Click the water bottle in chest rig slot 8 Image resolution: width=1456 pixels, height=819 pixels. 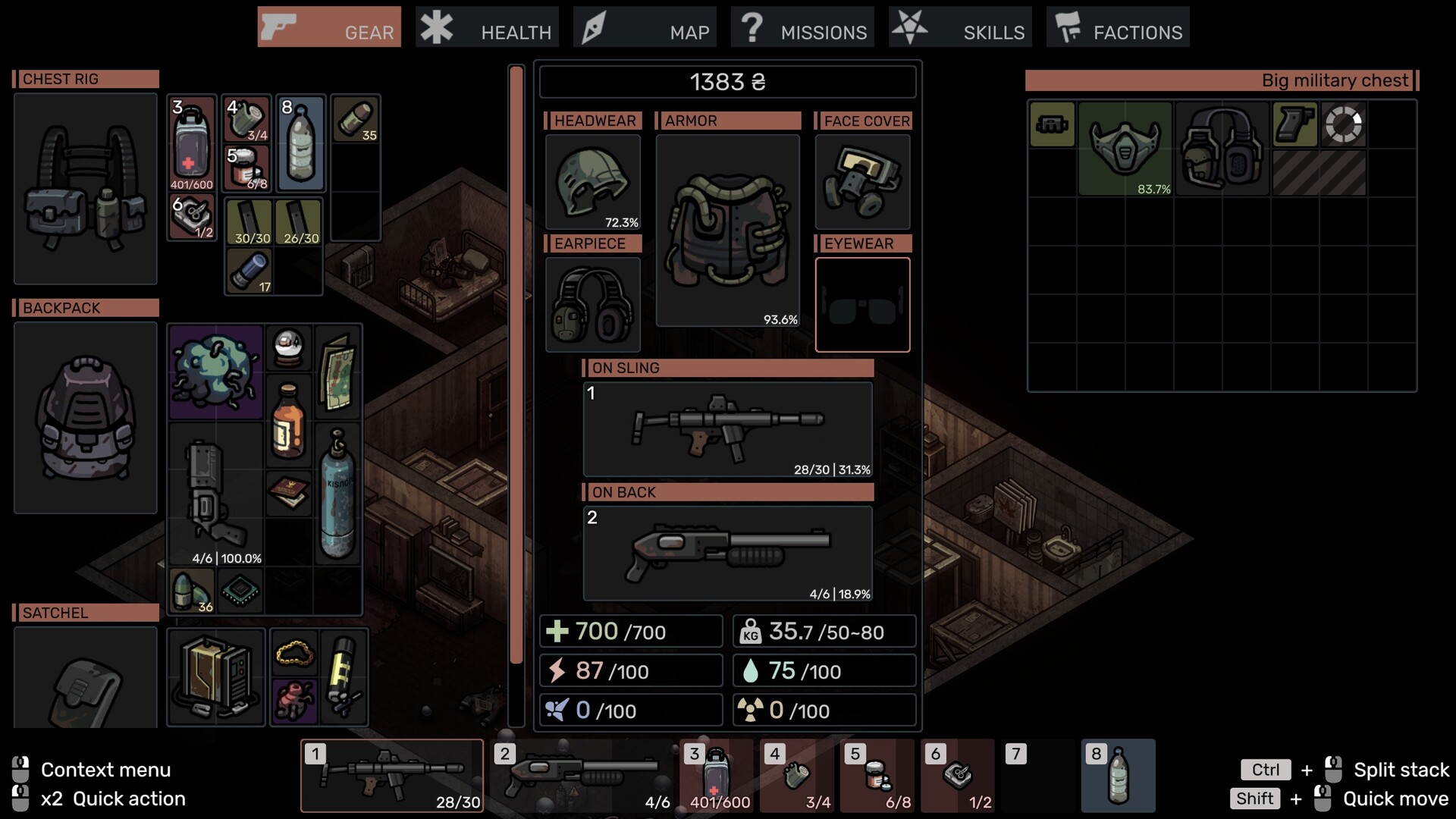click(x=301, y=144)
